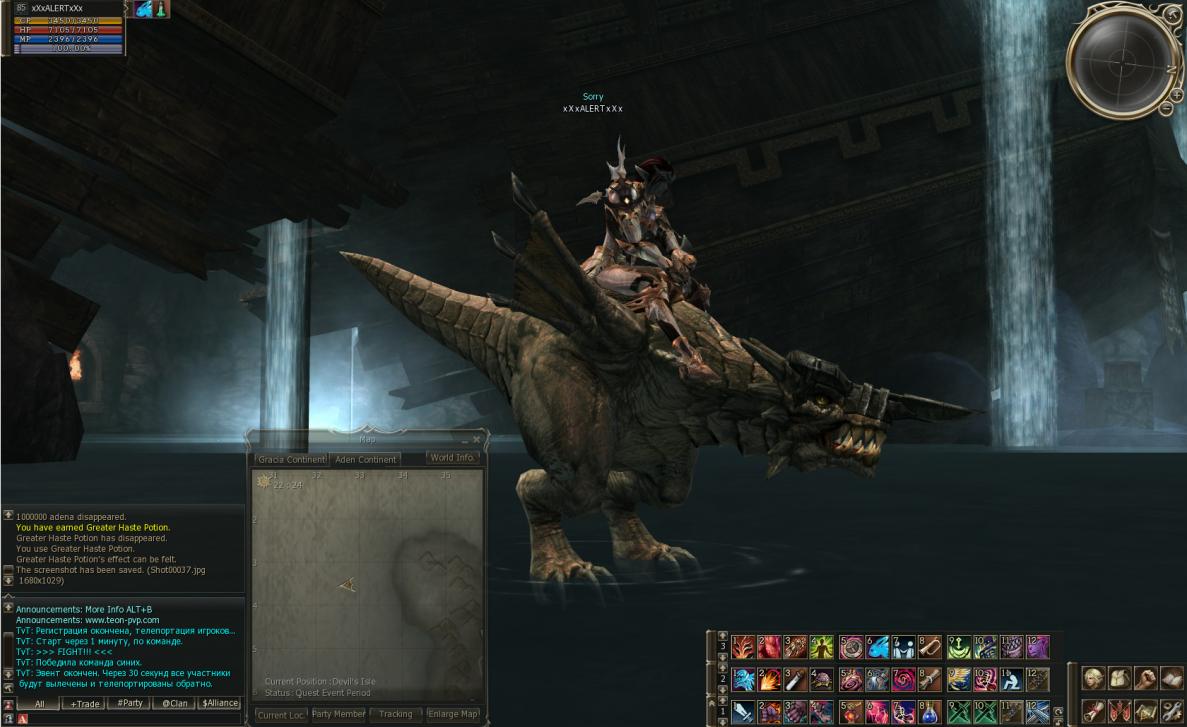Open the character face menu icon

pyautogui.click(x=1094, y=678)
